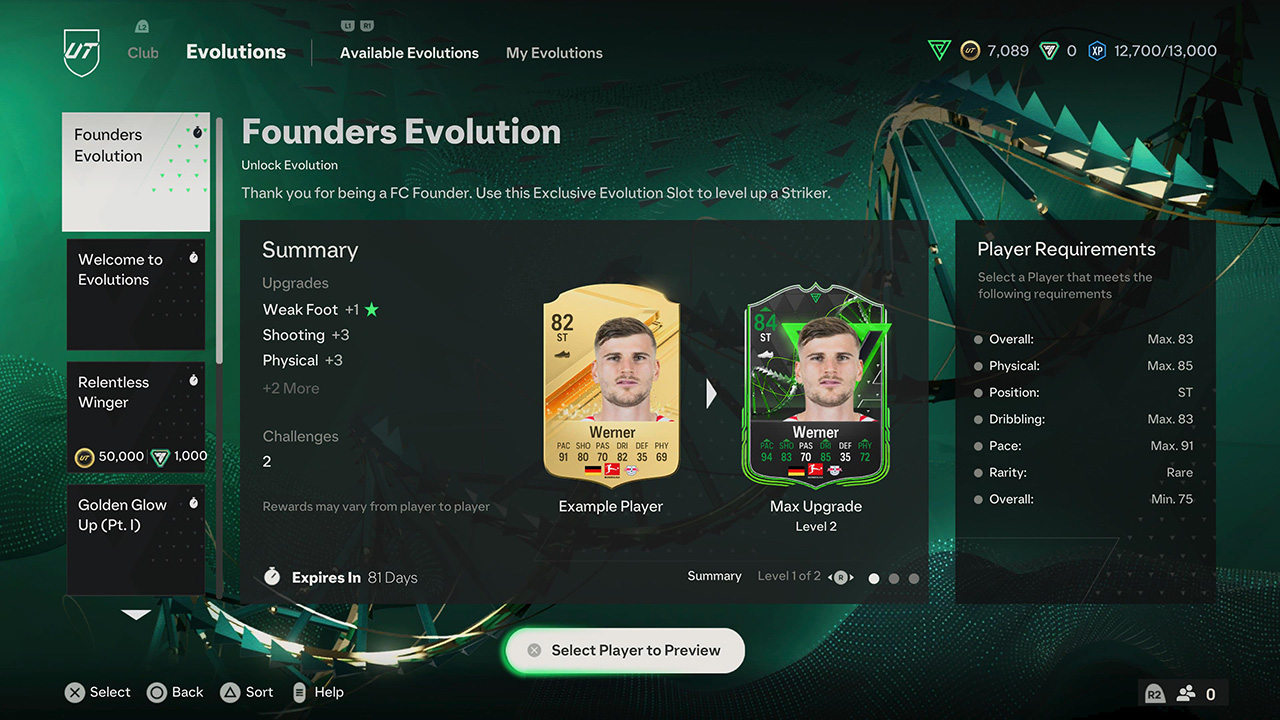Click the clock icon next to Expires In

pos(271,577)
